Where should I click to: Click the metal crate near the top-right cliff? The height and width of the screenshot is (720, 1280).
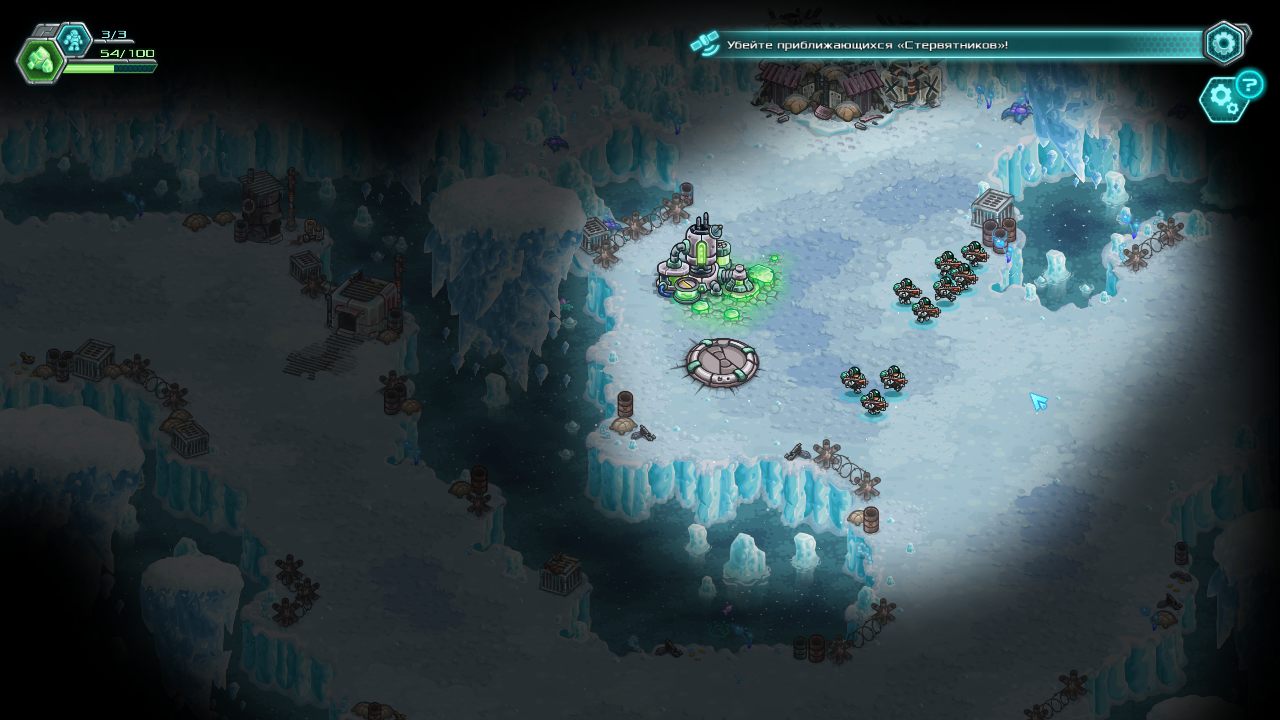coord(993,207)
